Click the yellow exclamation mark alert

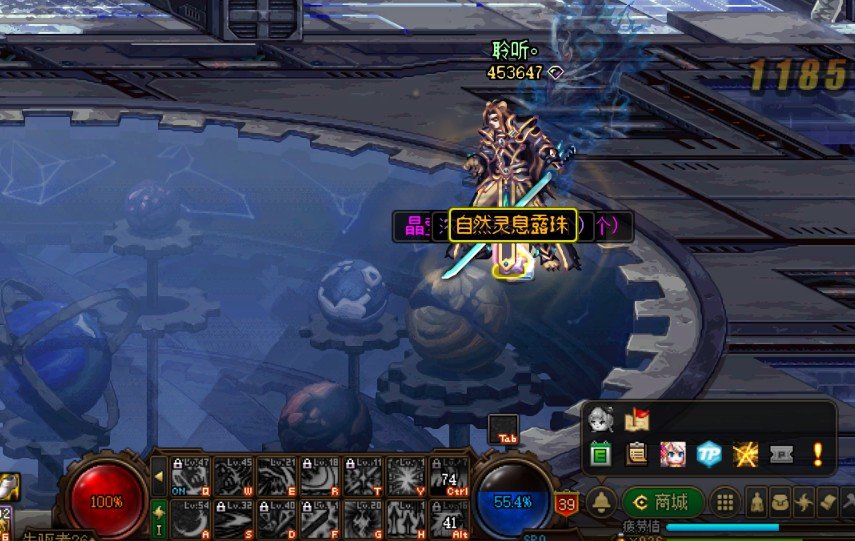click(x=817, y=454)
